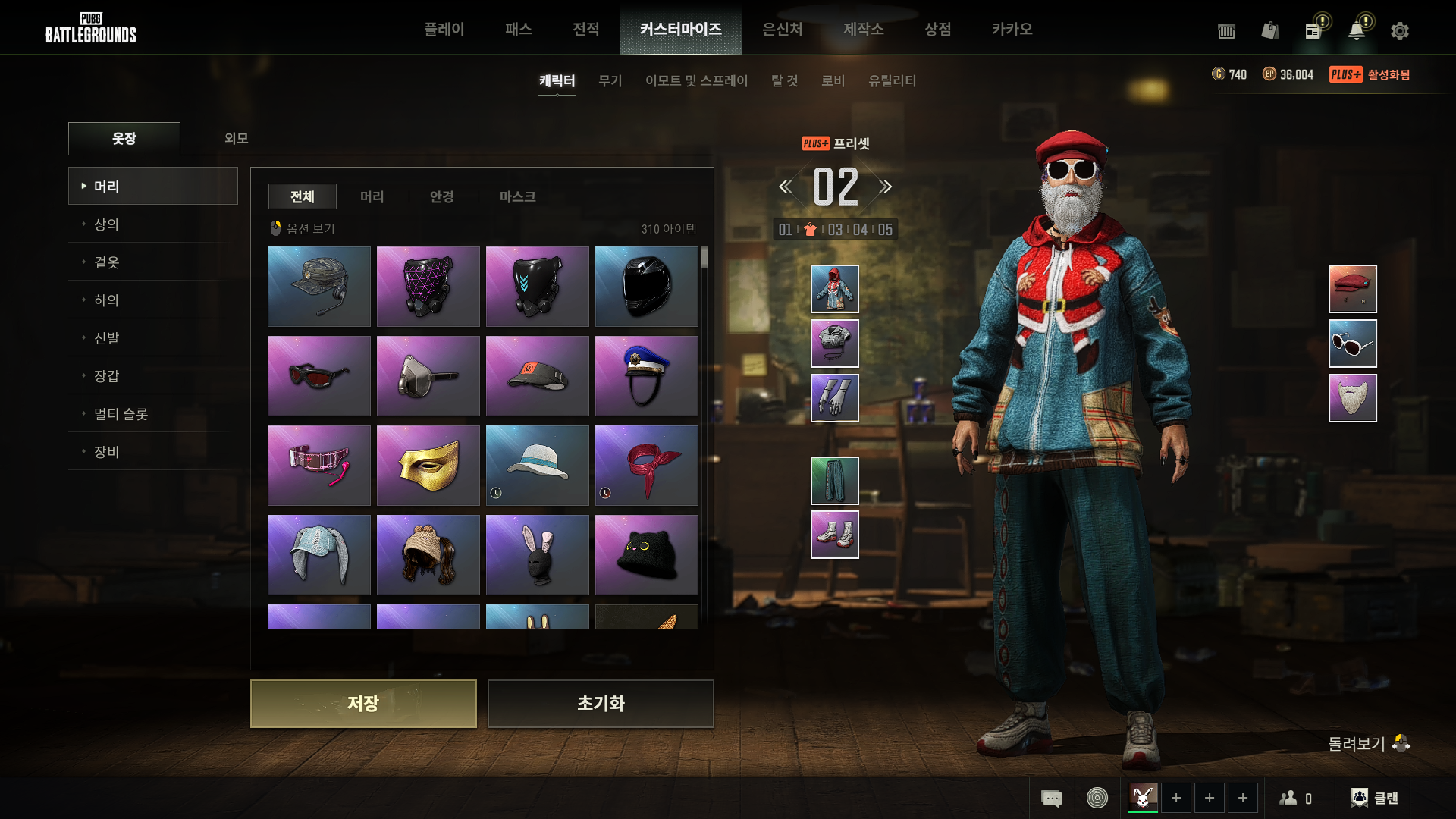The image size is (1456, 819).
Task: Select the 상의 top clothing category
Action: tap(106, 224)
